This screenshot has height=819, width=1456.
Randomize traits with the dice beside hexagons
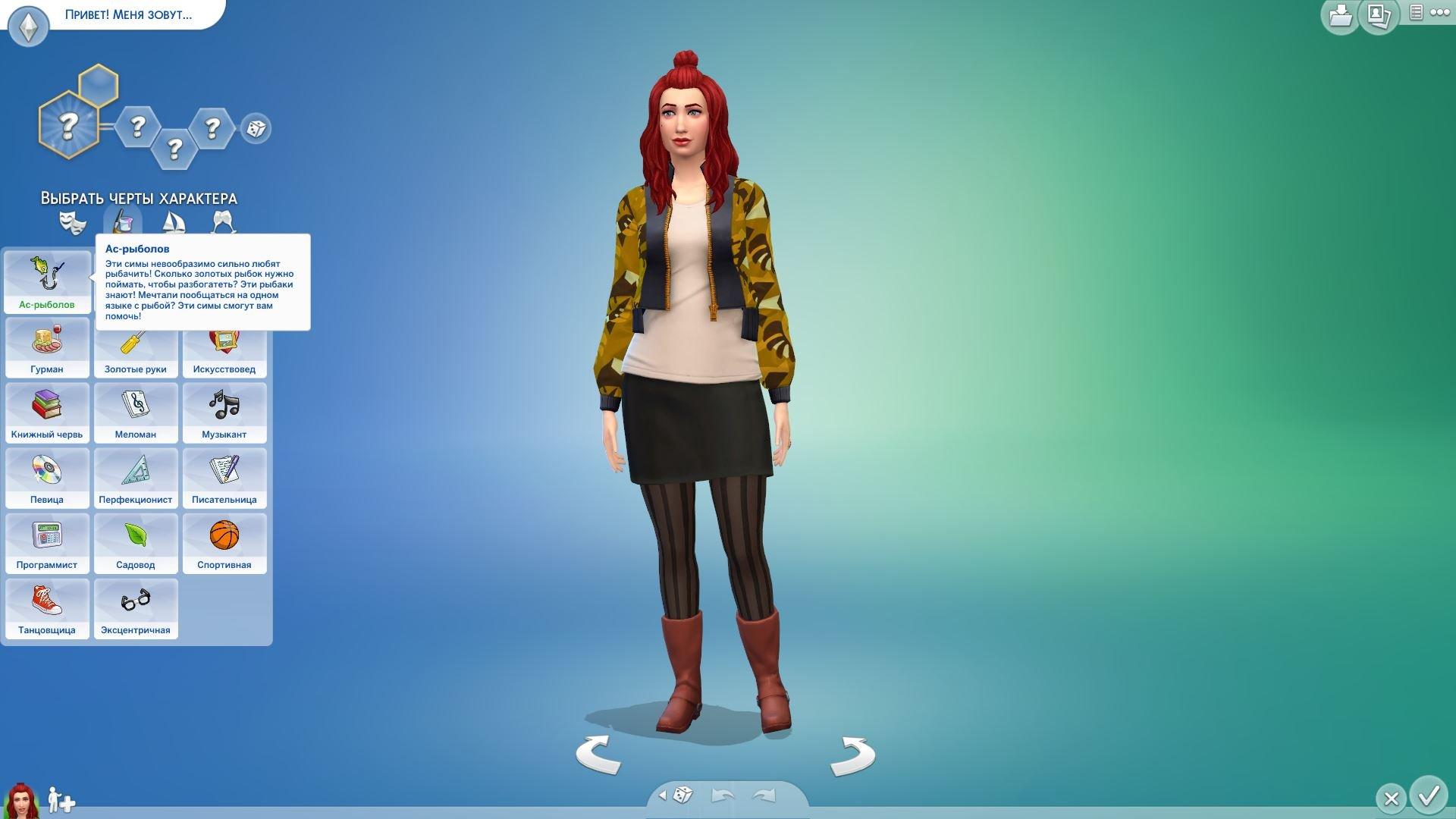[x=256, y=128]
